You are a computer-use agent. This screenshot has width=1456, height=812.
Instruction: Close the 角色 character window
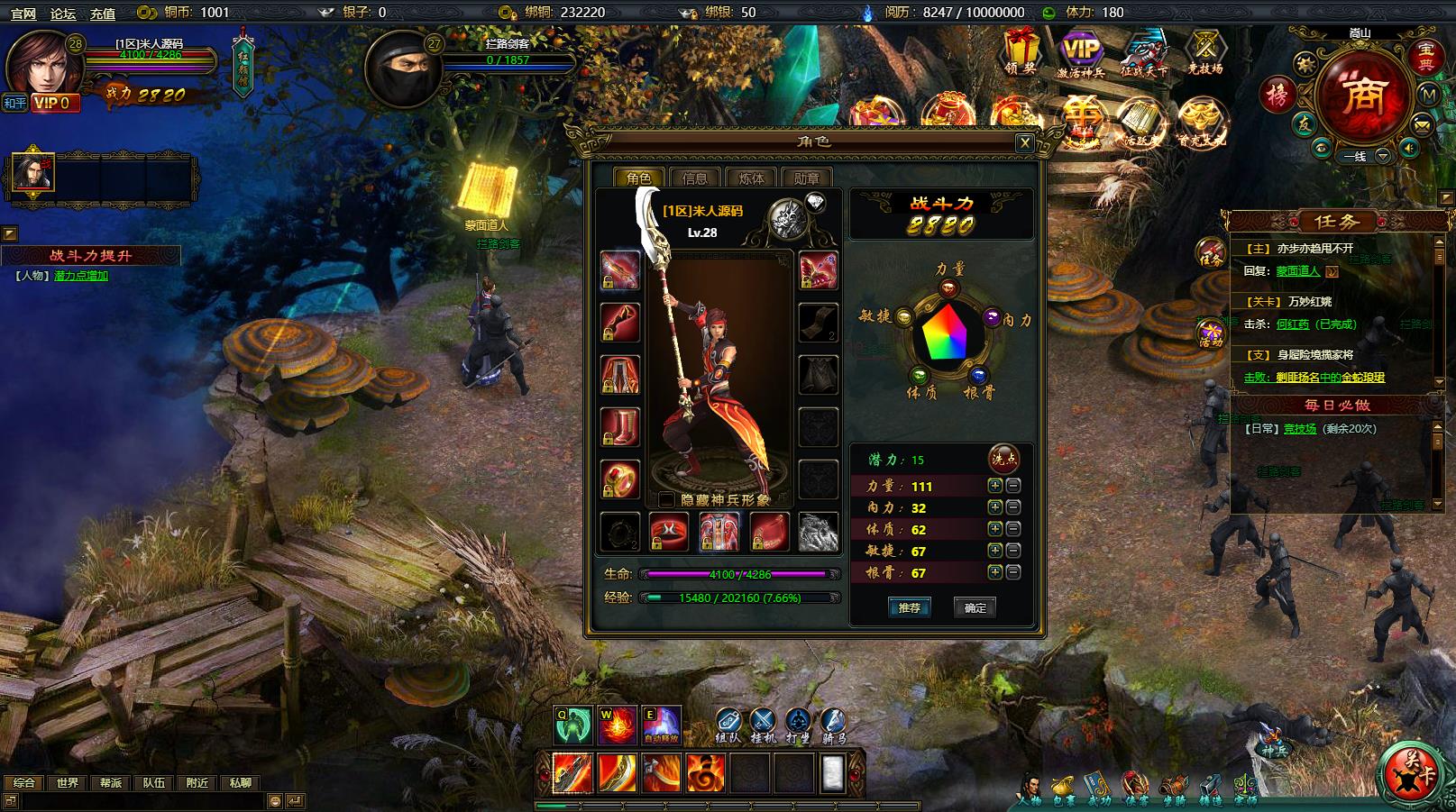[x=1024, y=142]
